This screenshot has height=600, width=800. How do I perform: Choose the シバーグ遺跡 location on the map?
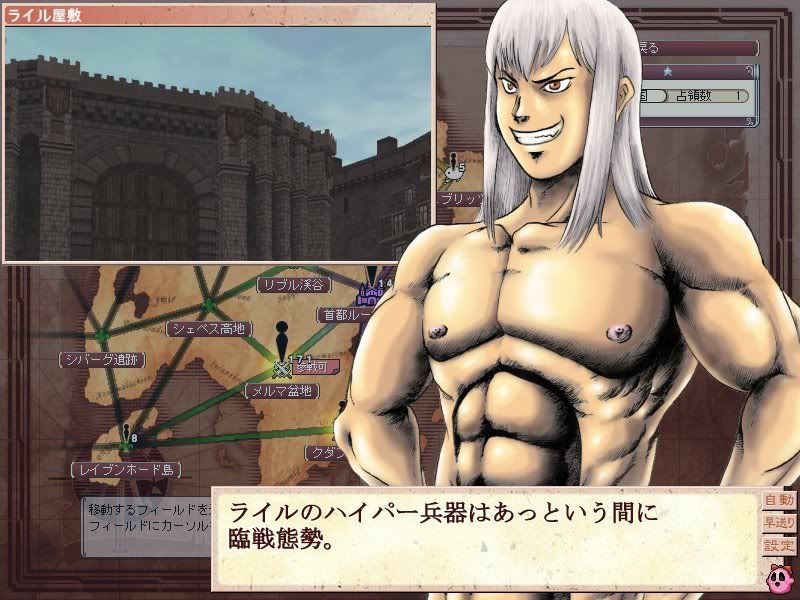(103, 359)
